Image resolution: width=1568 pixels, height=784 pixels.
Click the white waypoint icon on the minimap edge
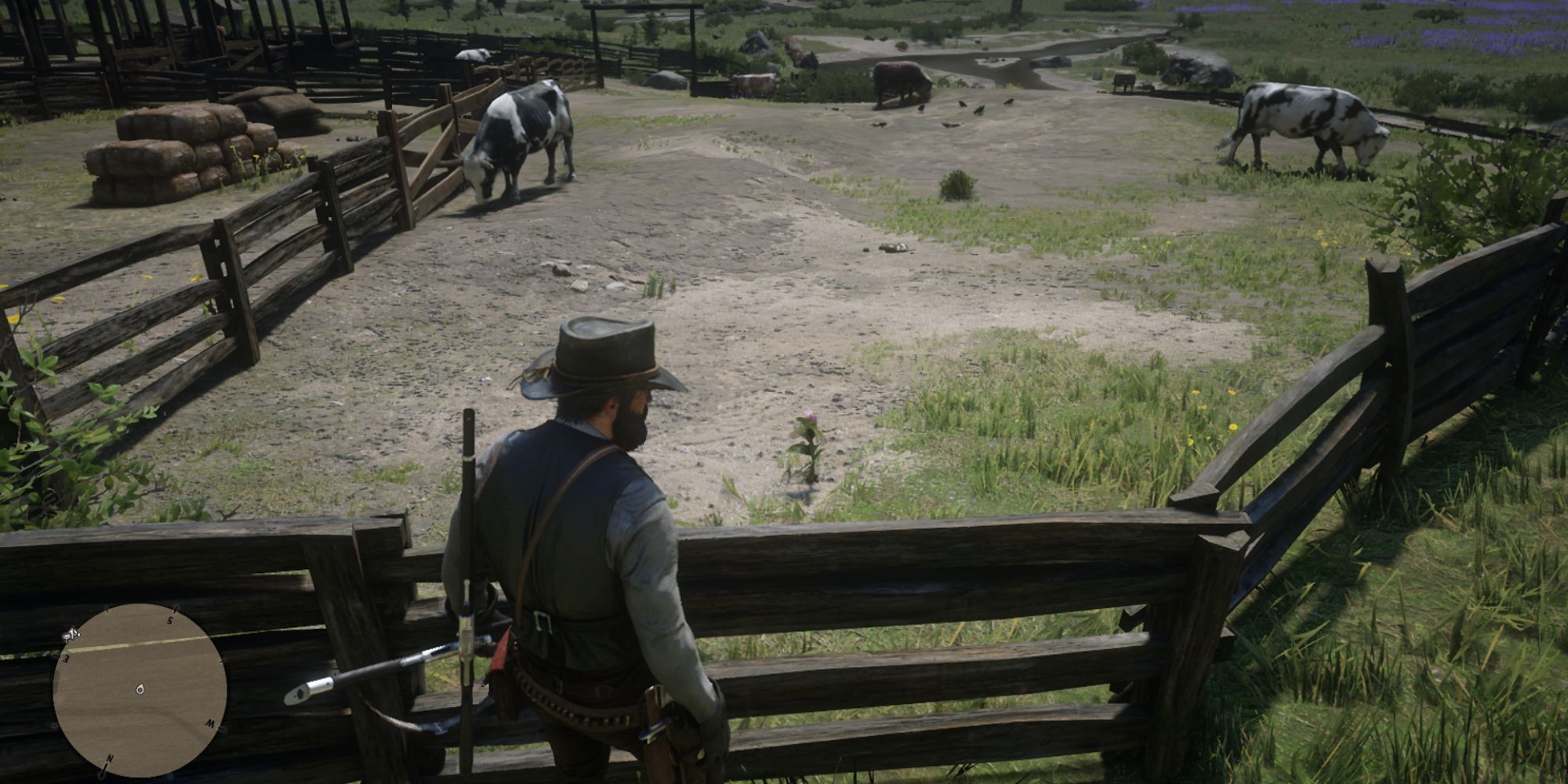click(x=71, y=635)
